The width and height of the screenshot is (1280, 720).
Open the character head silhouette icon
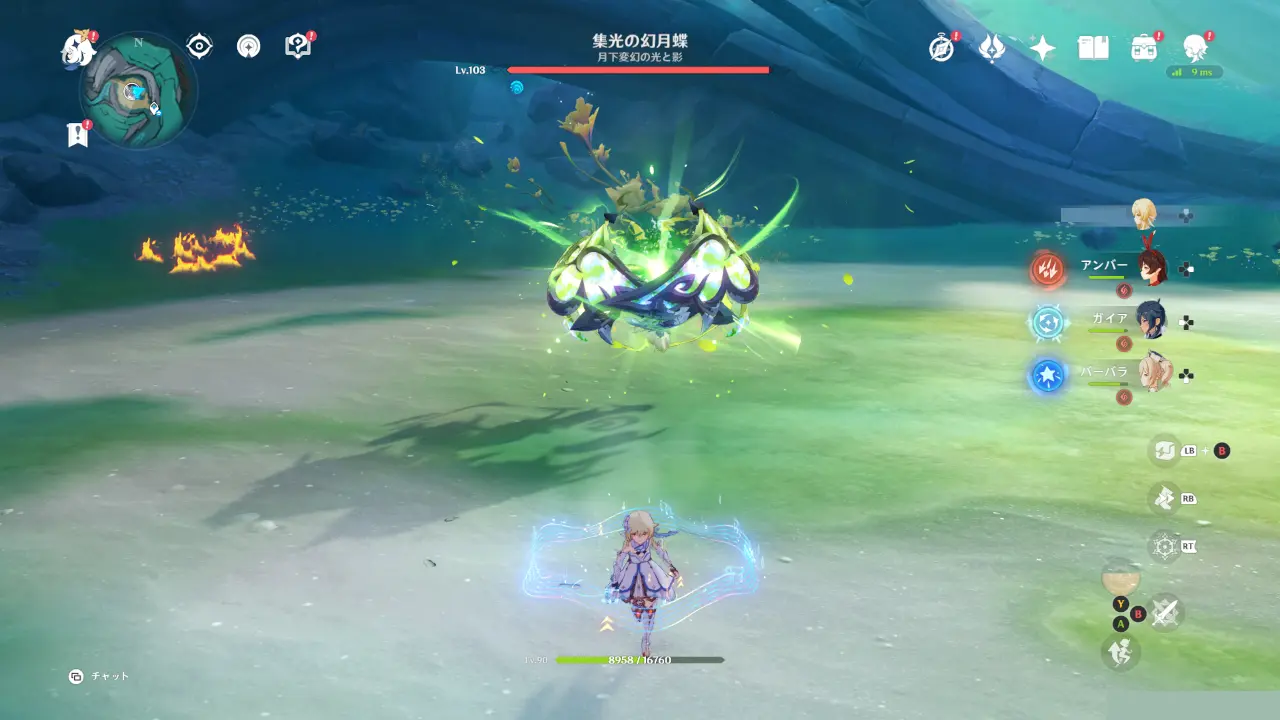click(1194, 47)
